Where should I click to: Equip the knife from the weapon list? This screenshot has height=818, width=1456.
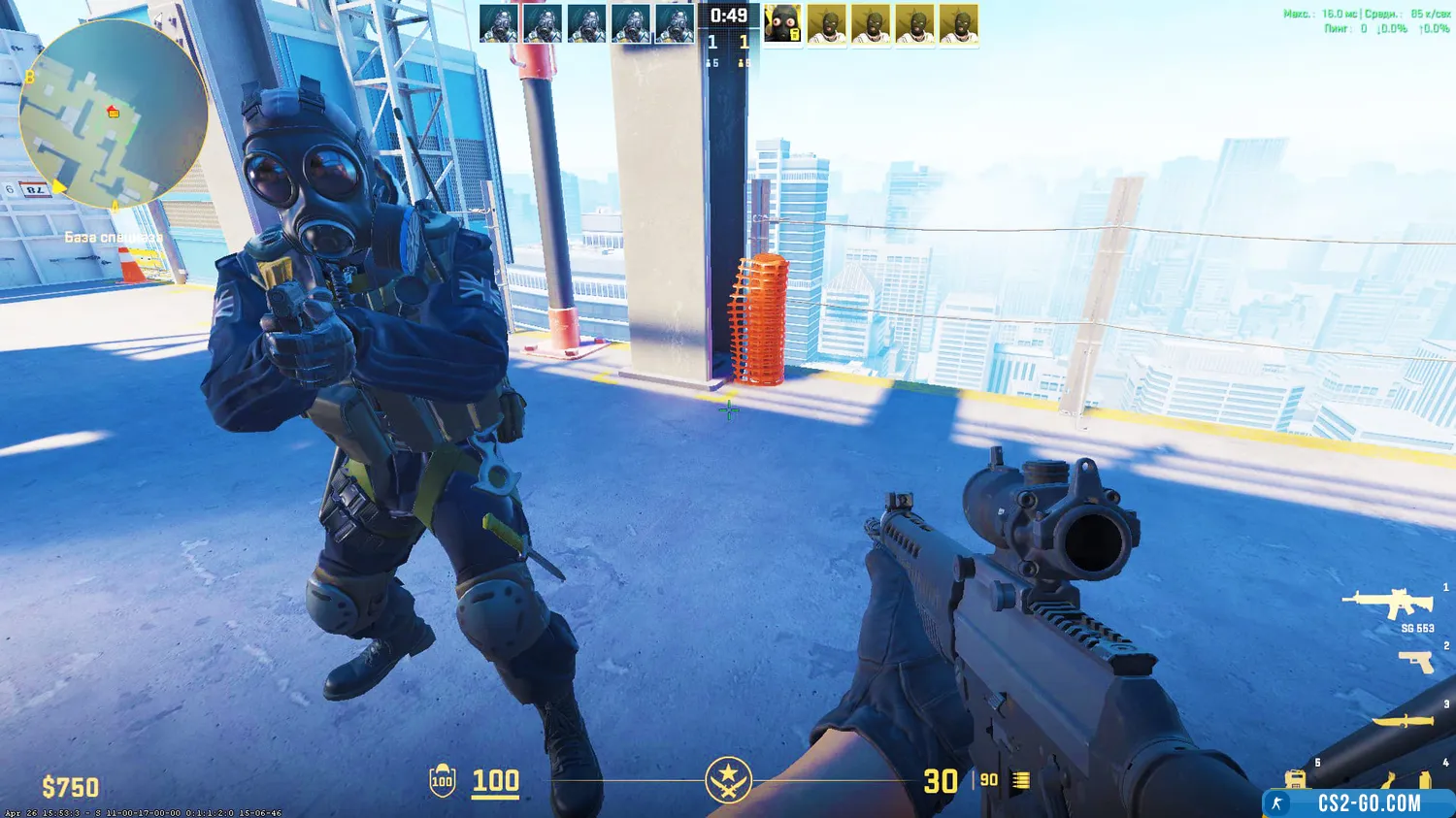point(1403,721)
